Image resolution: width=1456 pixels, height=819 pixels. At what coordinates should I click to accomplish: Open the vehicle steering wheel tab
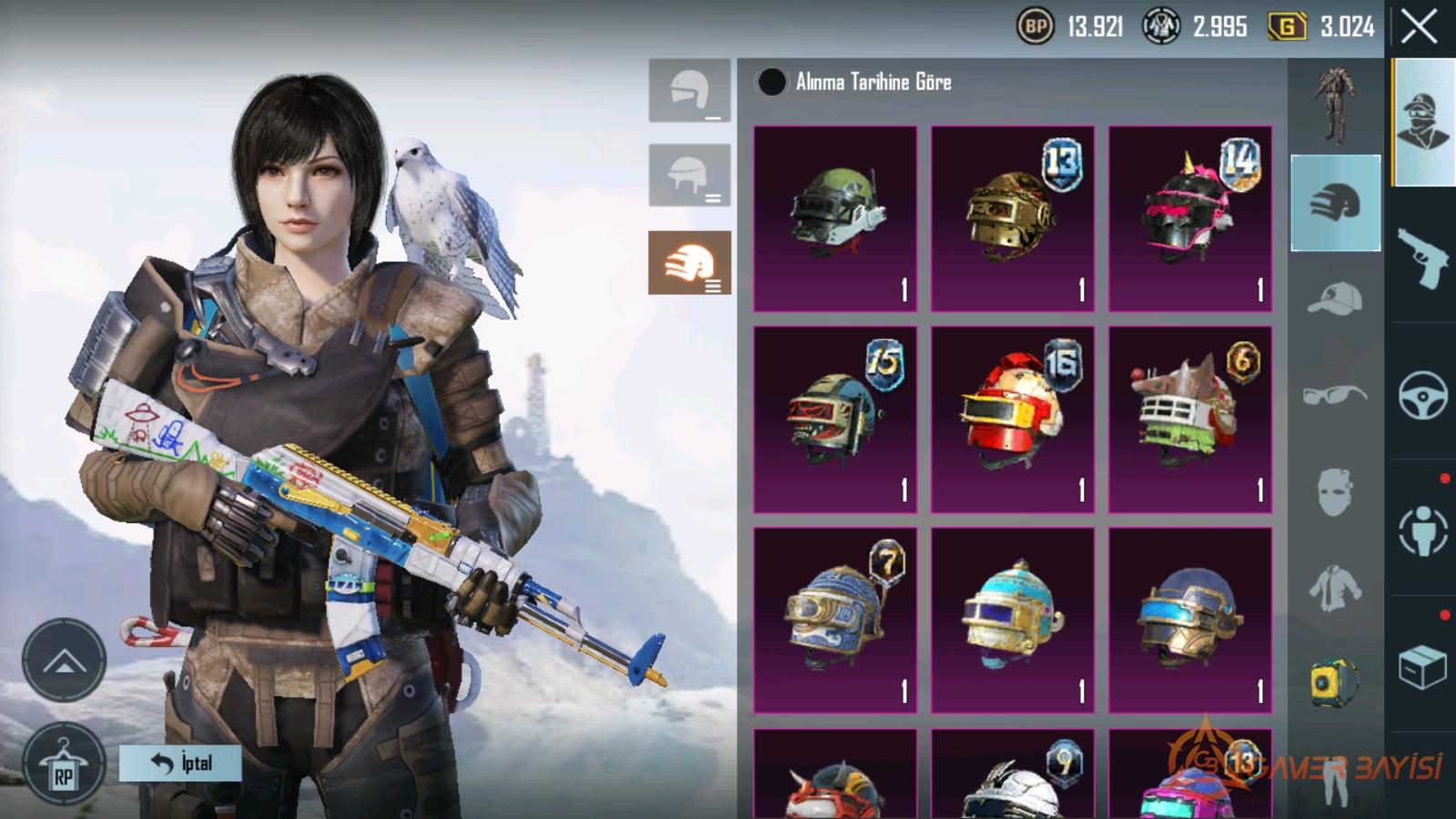1422,394
